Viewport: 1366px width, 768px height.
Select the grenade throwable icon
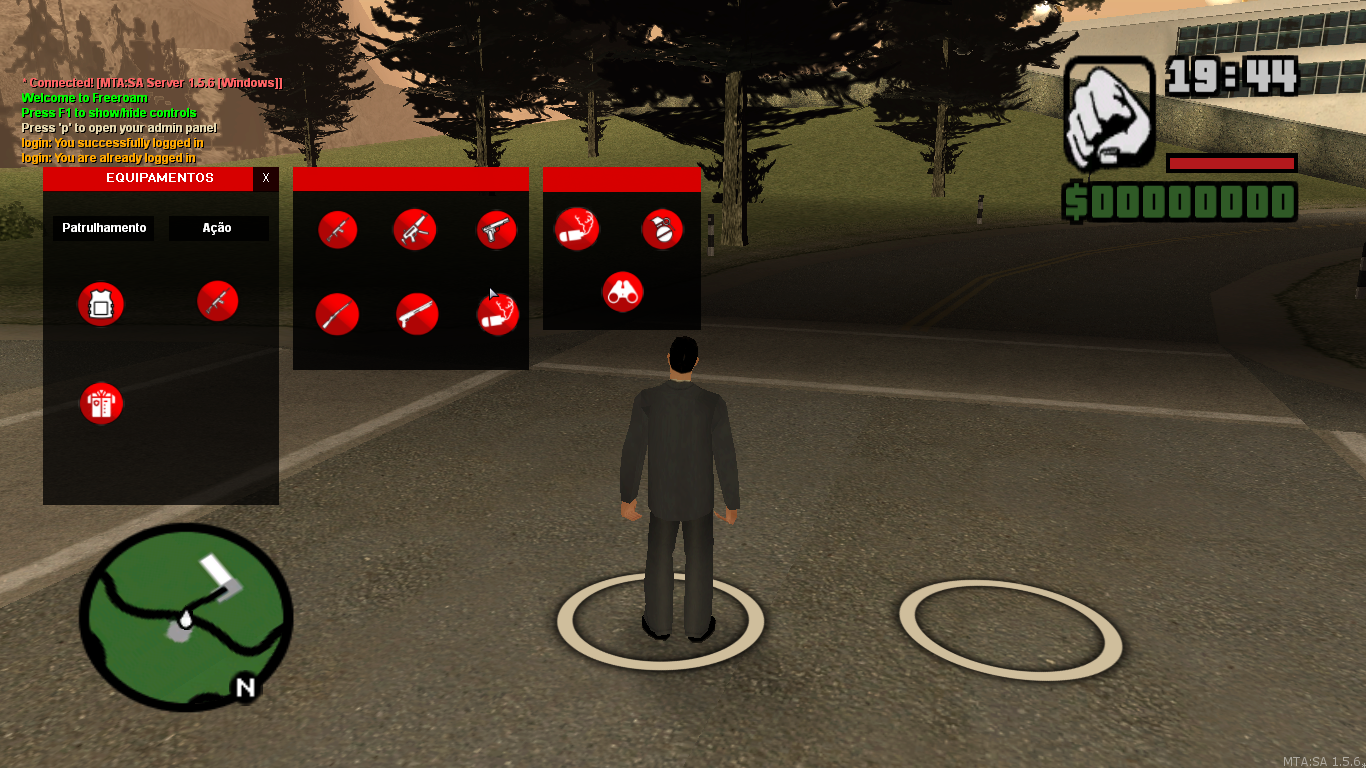click(662, 229)
